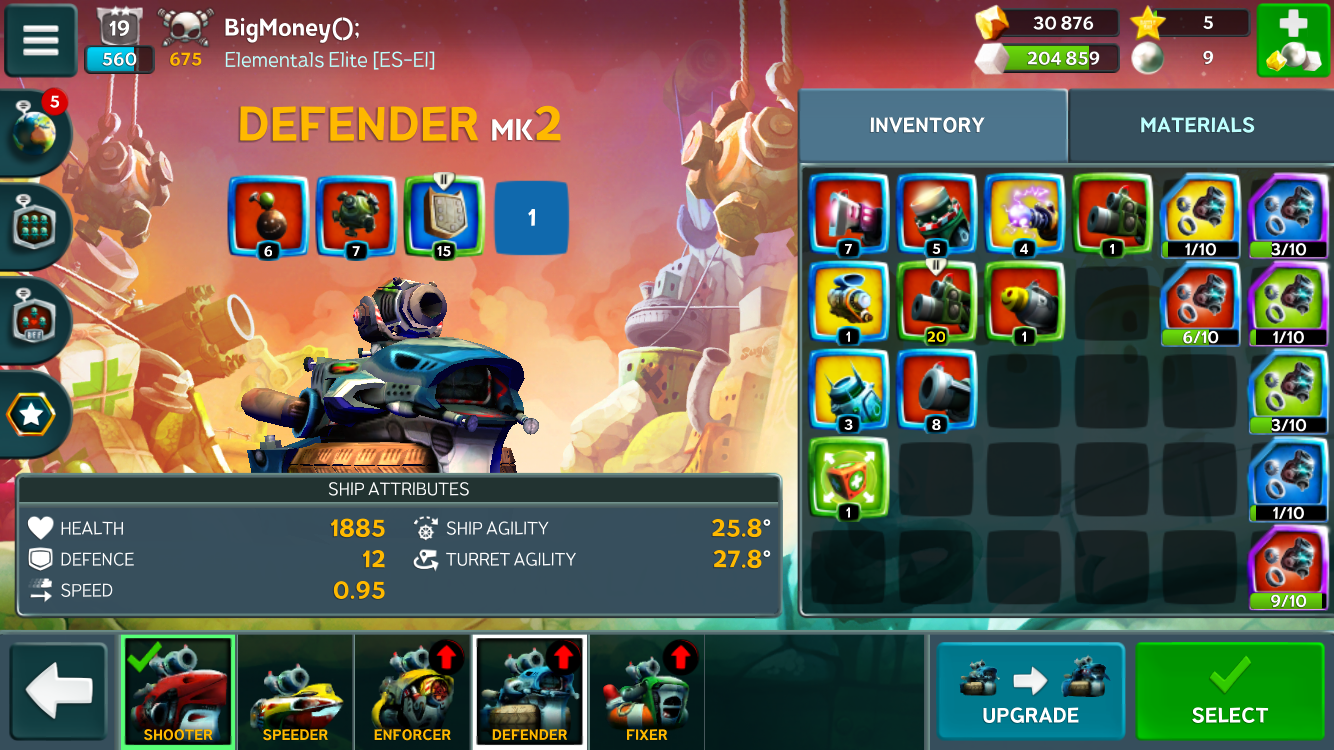The image size is (1334, 750).
Task: Upgrade the Defender ship
Action: (x=1030, y=690)
